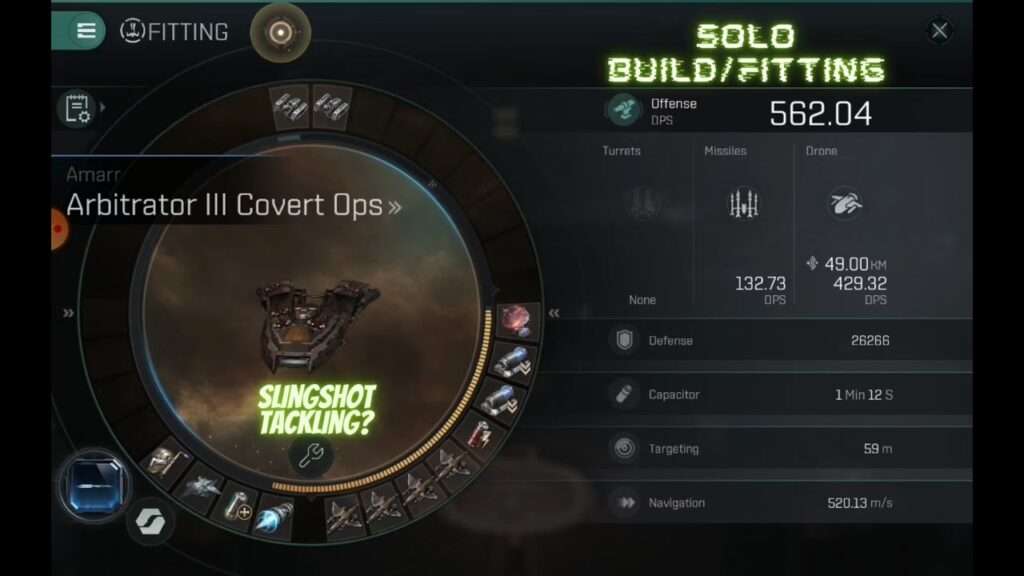
Task: Tap the blue square ship skin button
Action: click(94, 486)
